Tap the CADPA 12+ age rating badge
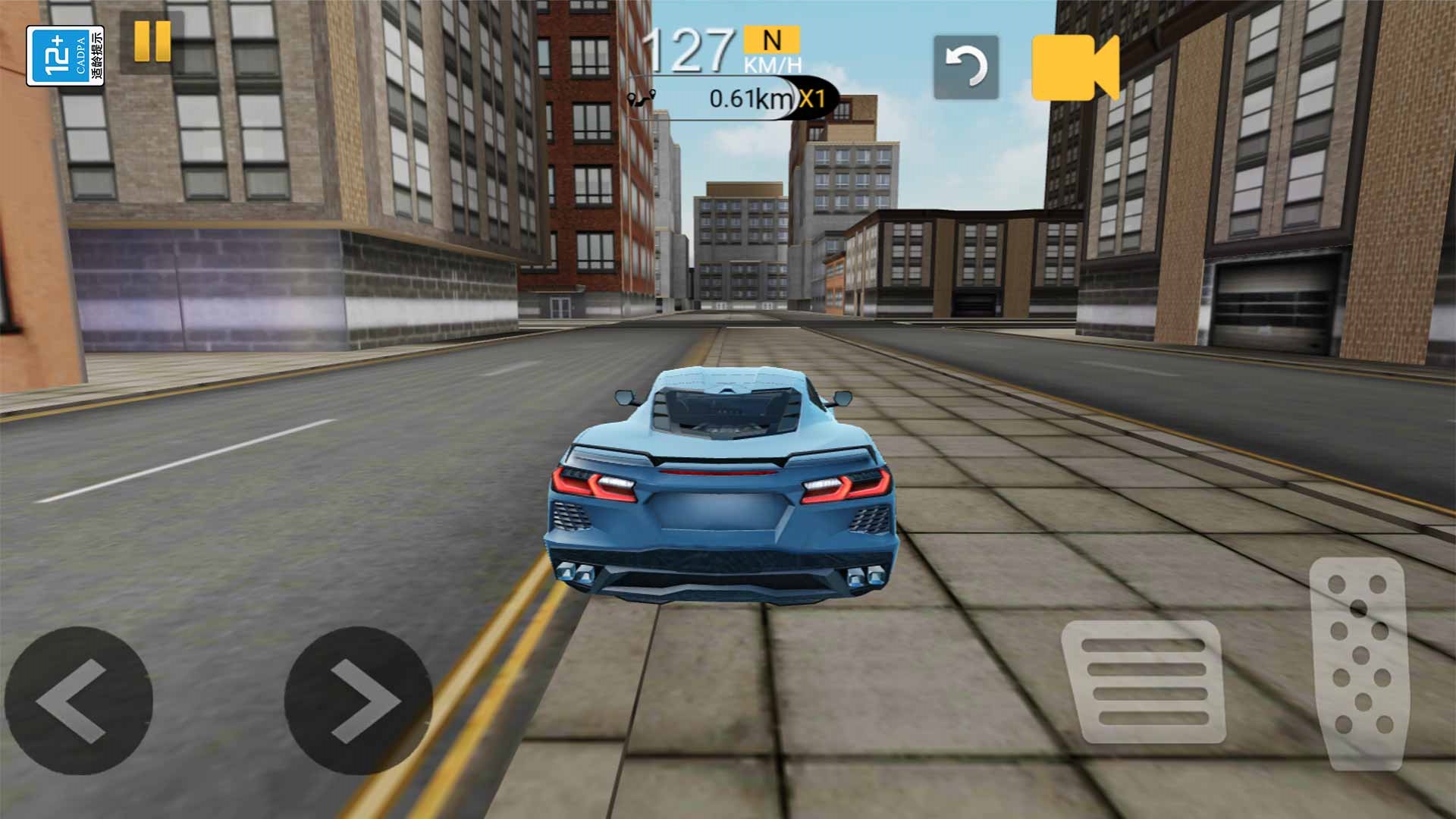1456x819 pixels. (x=65, y=56)
